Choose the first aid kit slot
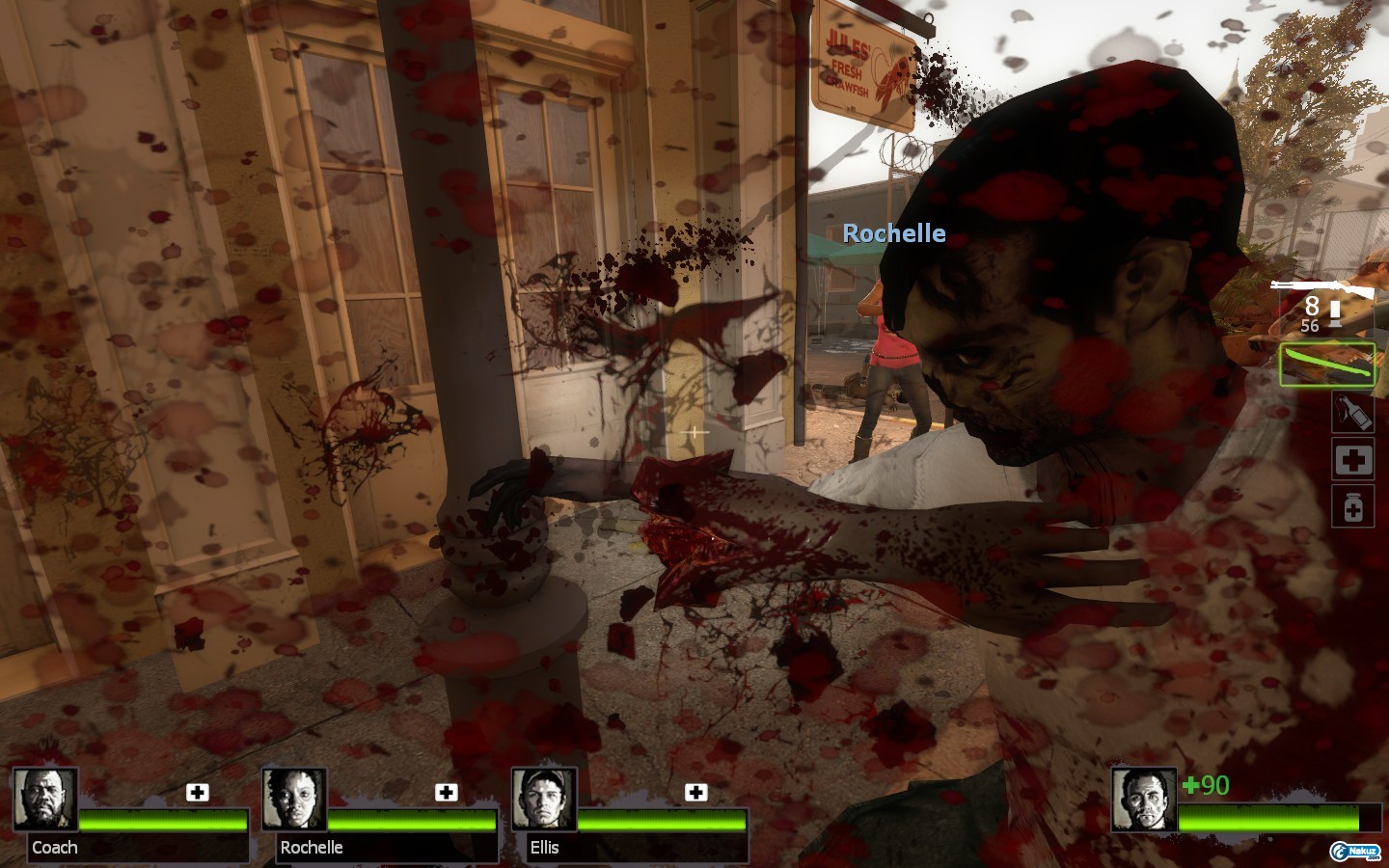Screen dimensions: 1389x868 coord(1352,459)
